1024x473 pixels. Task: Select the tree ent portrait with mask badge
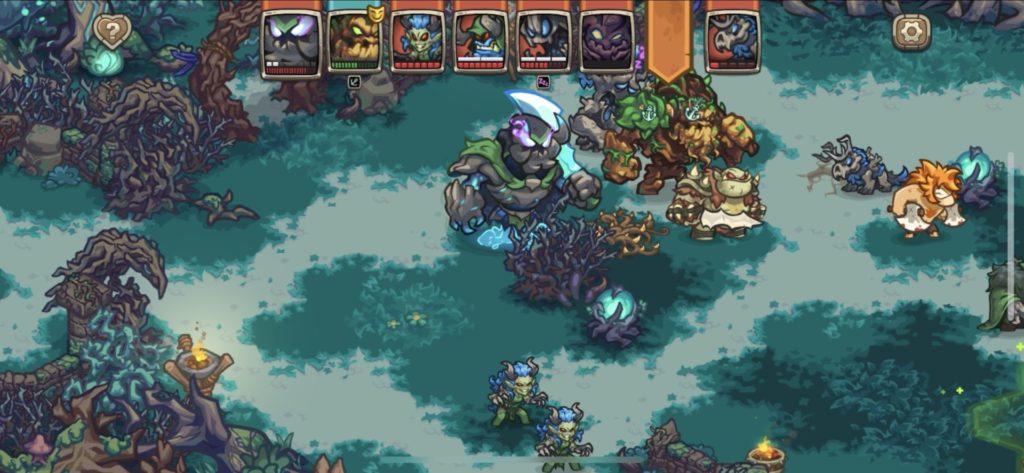pyautogui.click(x=355, y=42)
